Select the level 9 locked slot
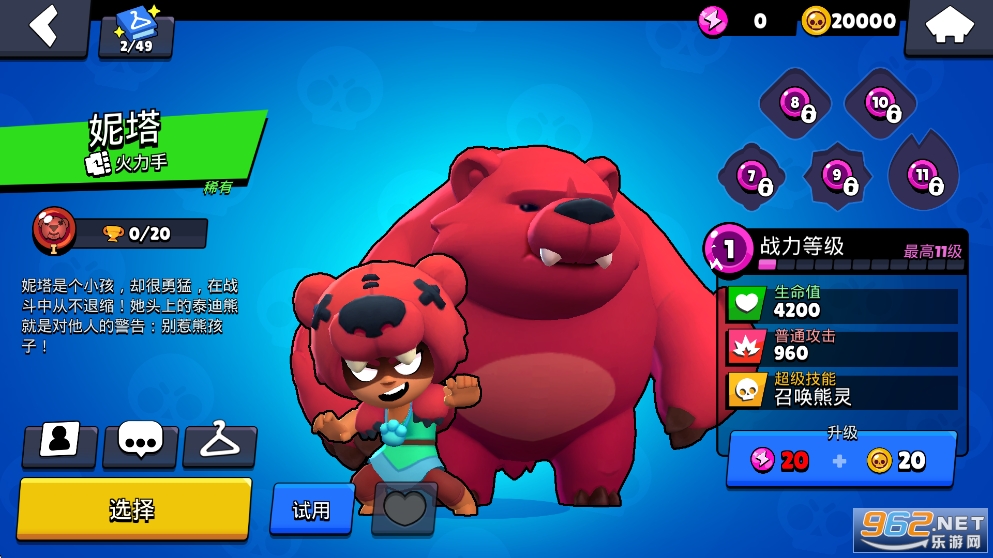 tap(838, 178)
